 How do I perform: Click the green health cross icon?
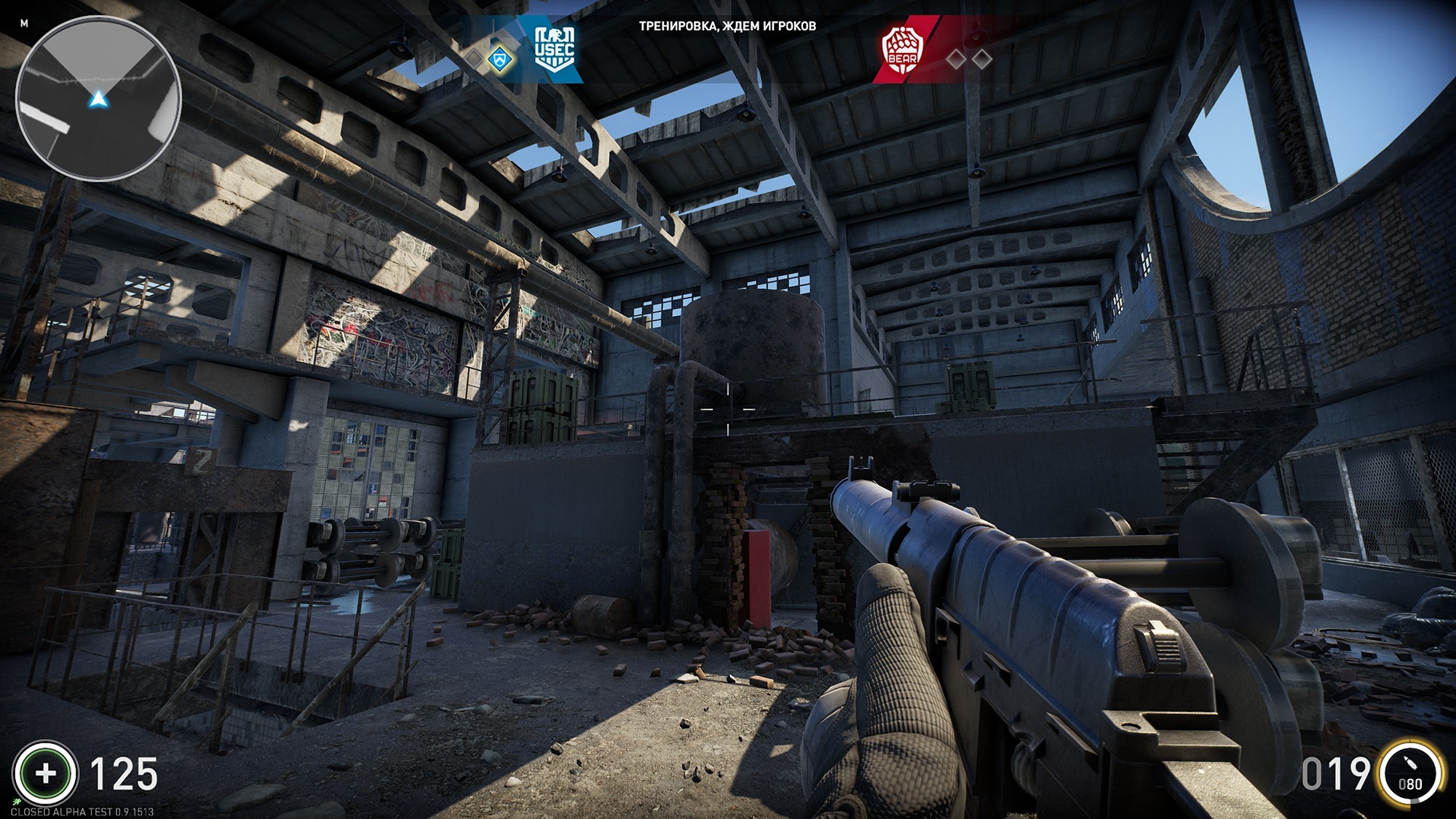point(45,773)
